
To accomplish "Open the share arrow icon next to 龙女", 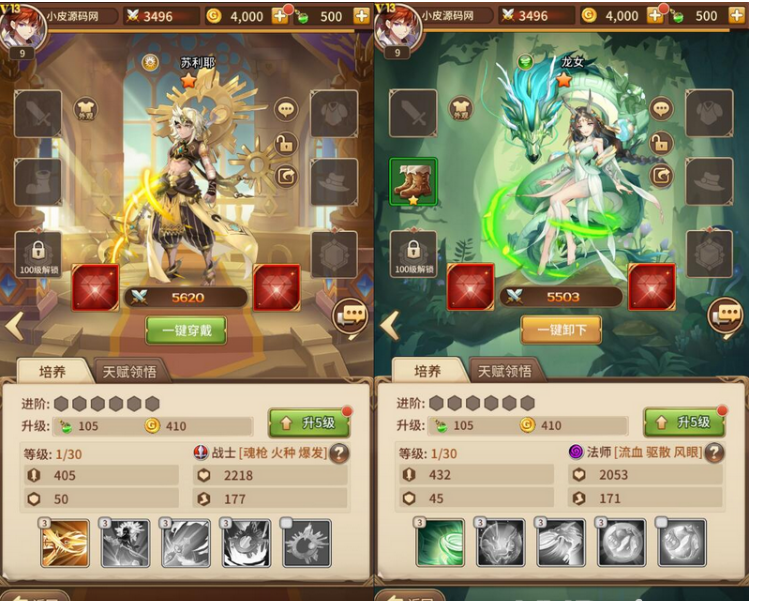I will 661,177.
